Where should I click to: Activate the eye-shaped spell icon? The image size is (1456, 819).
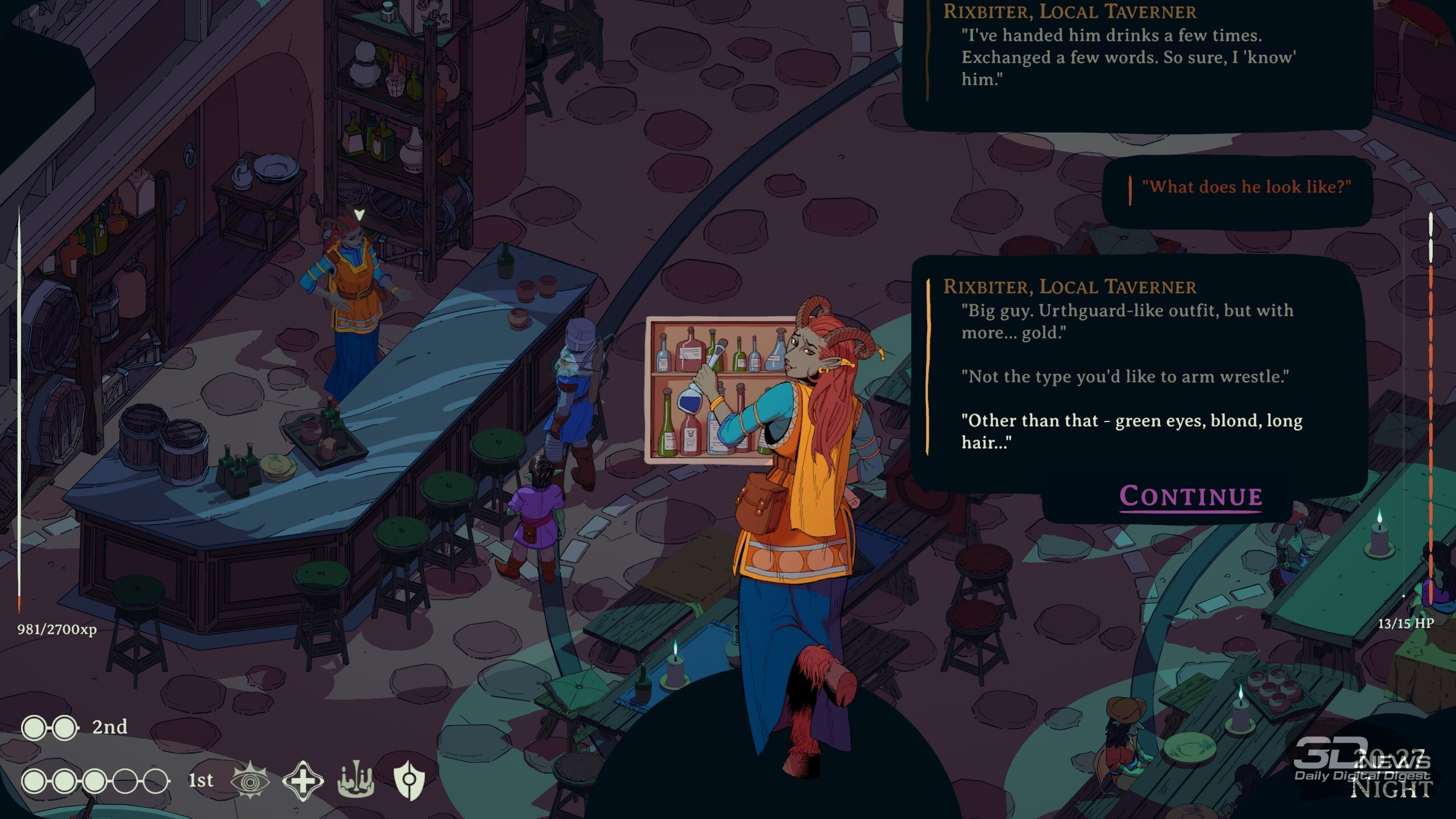click(250, 780)
